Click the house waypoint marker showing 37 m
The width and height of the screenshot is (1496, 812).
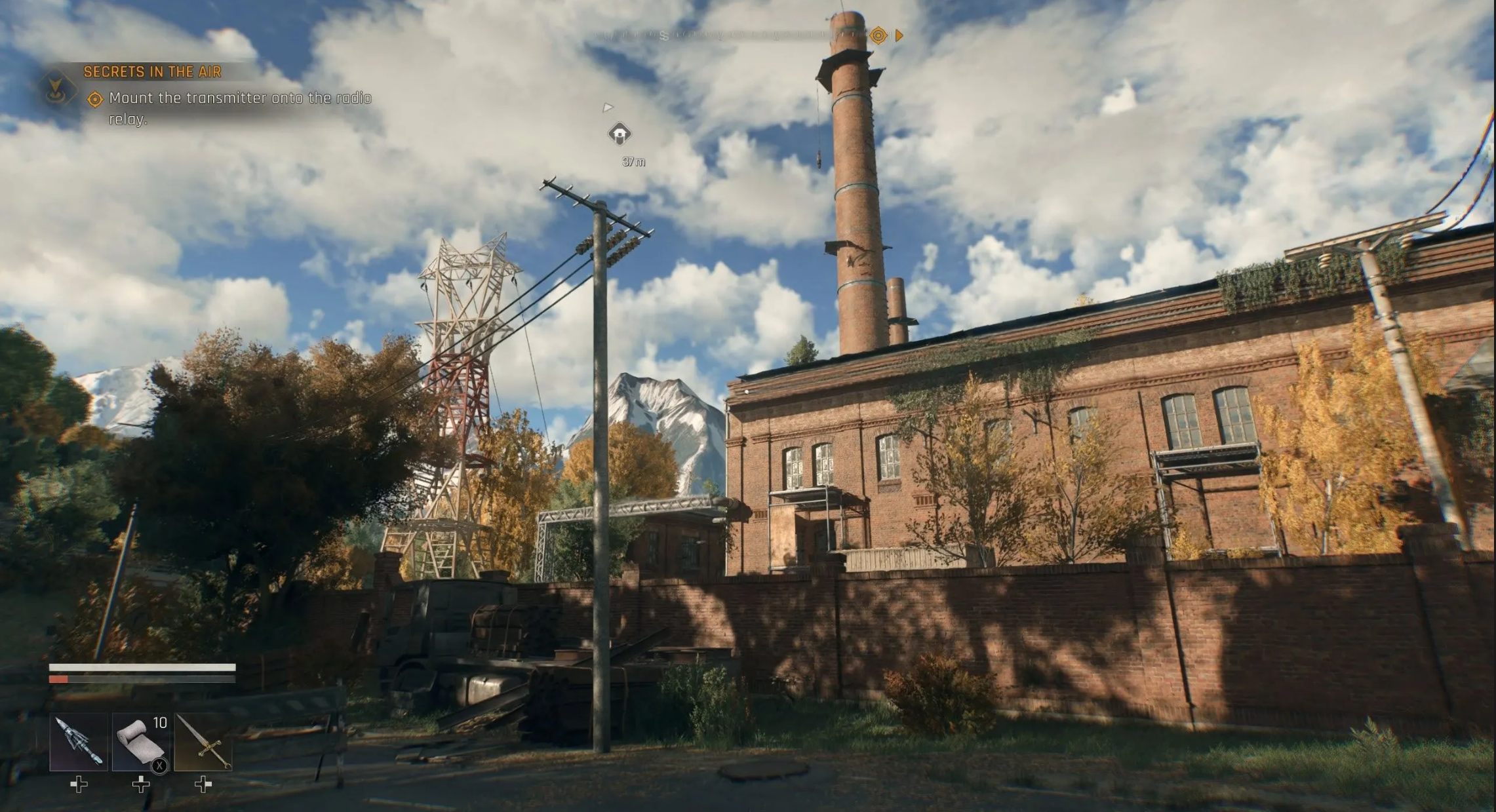[620, 134]
